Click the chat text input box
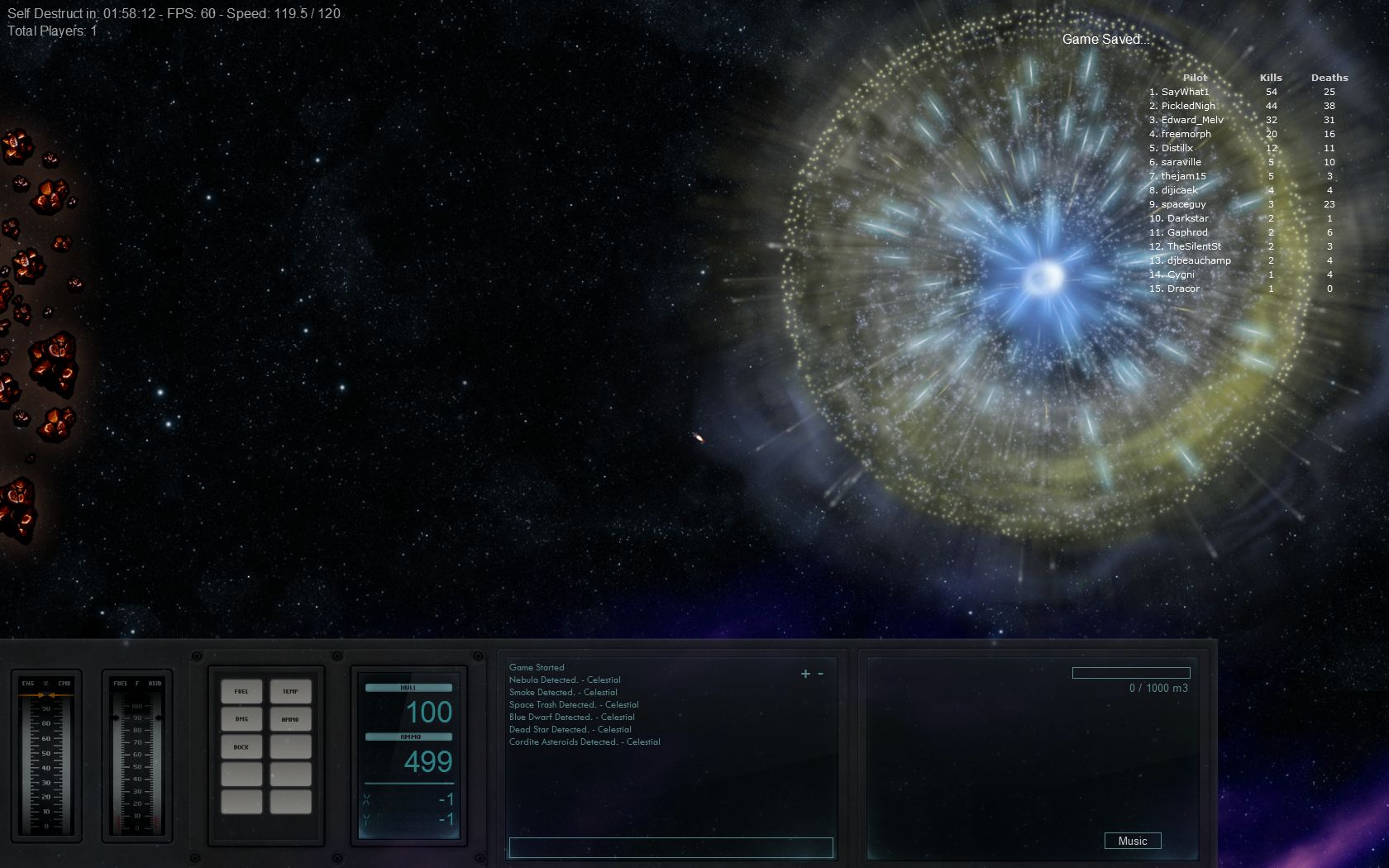 pos(671,847)
